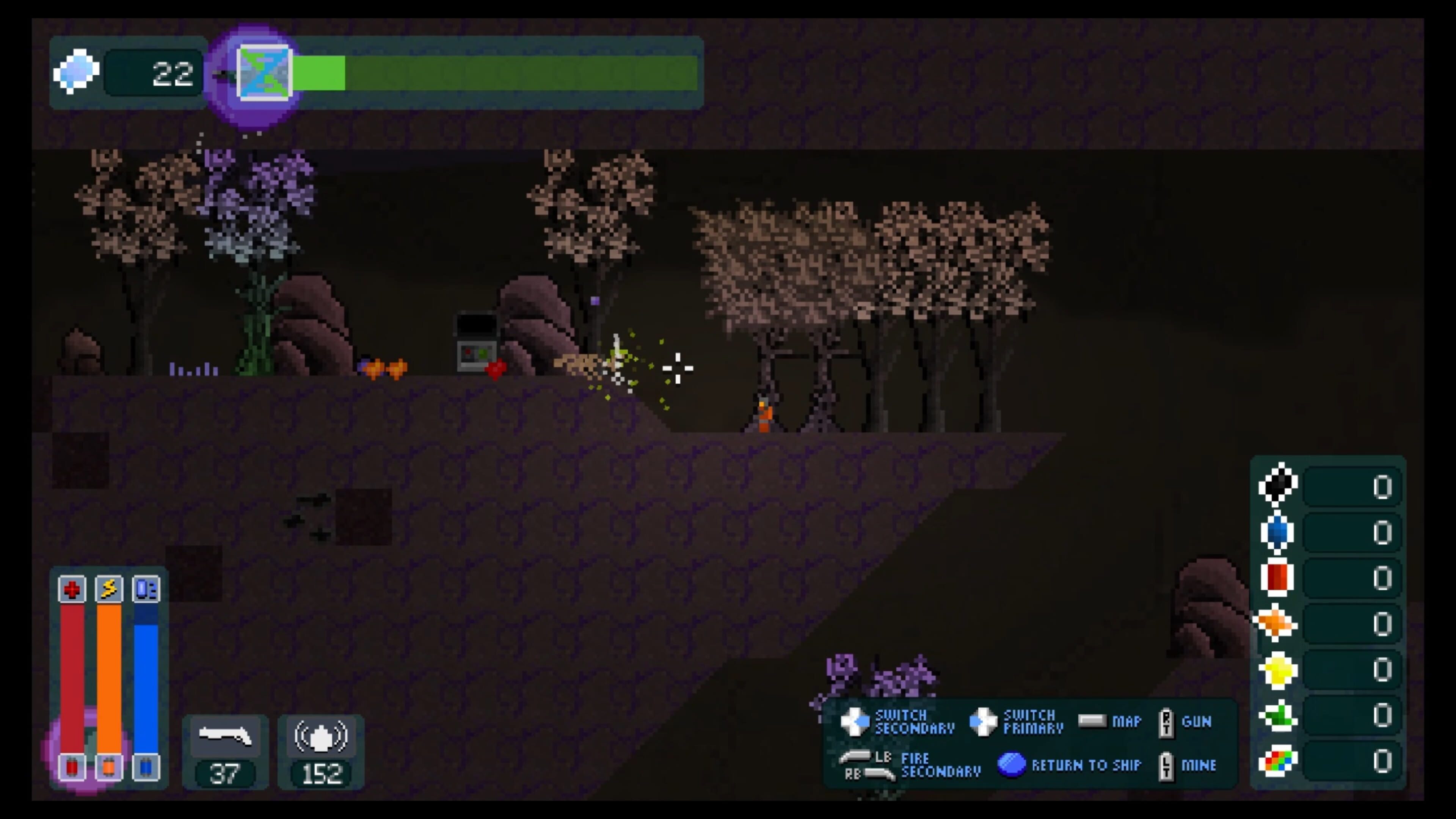Viewport: 1456px width, 819px height.
Task: Click the DNA helix icon
Action: coord(264,74)
